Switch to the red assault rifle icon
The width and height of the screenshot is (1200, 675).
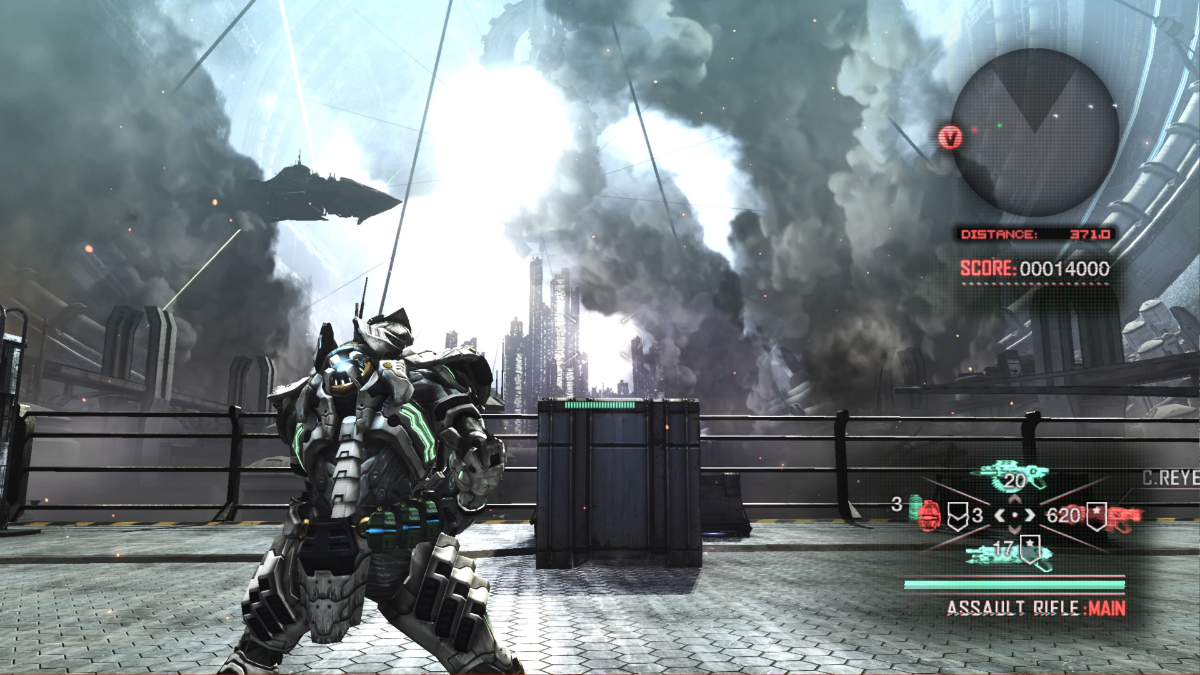tap(1125, 517)
